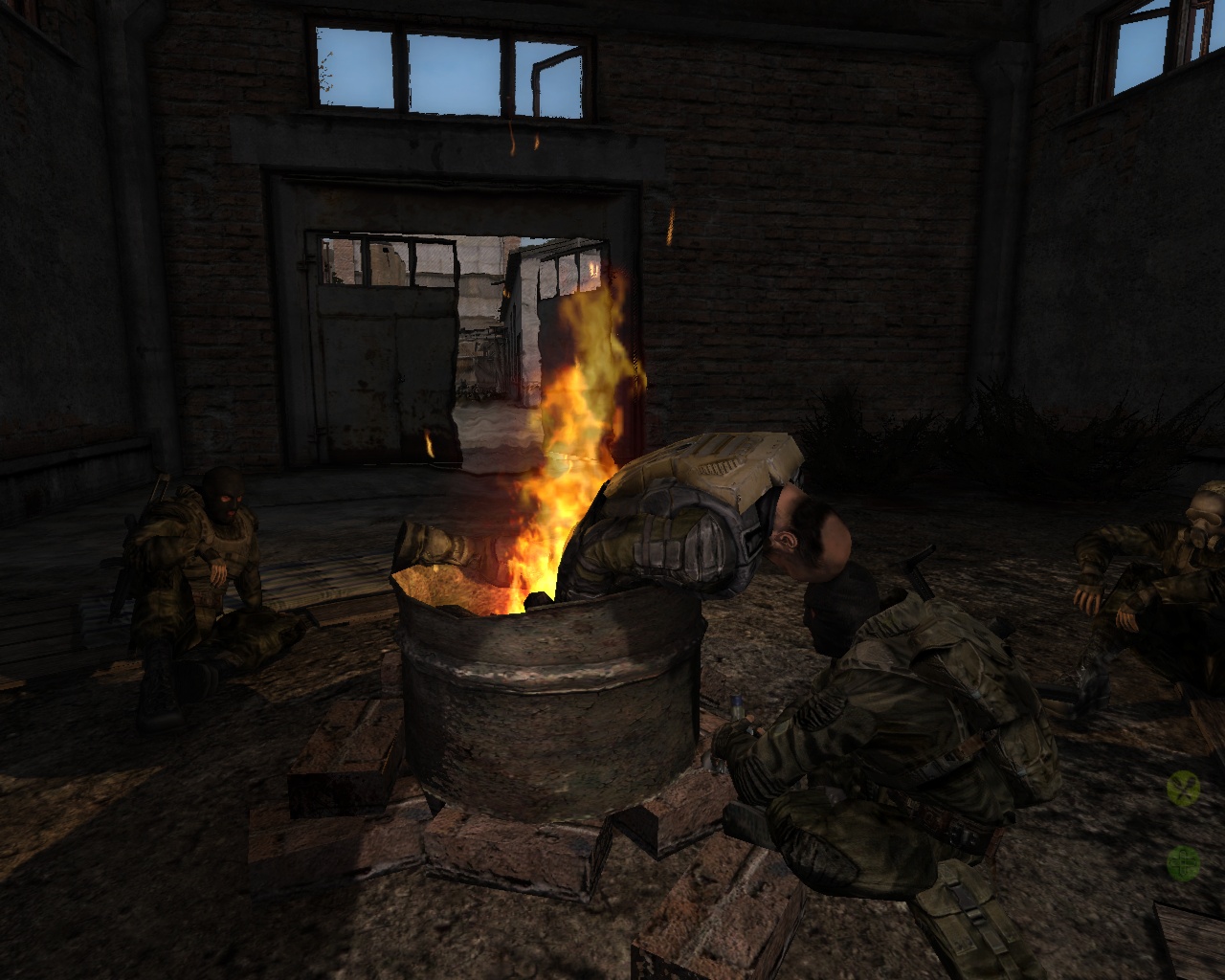
Task: Click the green cross health status icon
Action: click(1185, 863)
